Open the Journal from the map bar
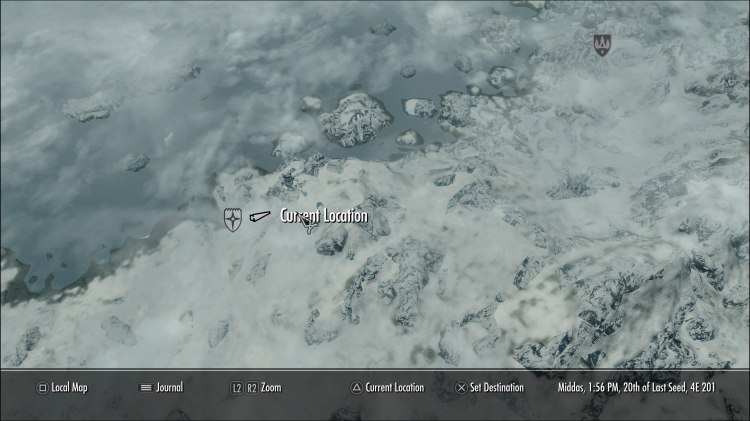The image size is (750, 421). point(161,387)
